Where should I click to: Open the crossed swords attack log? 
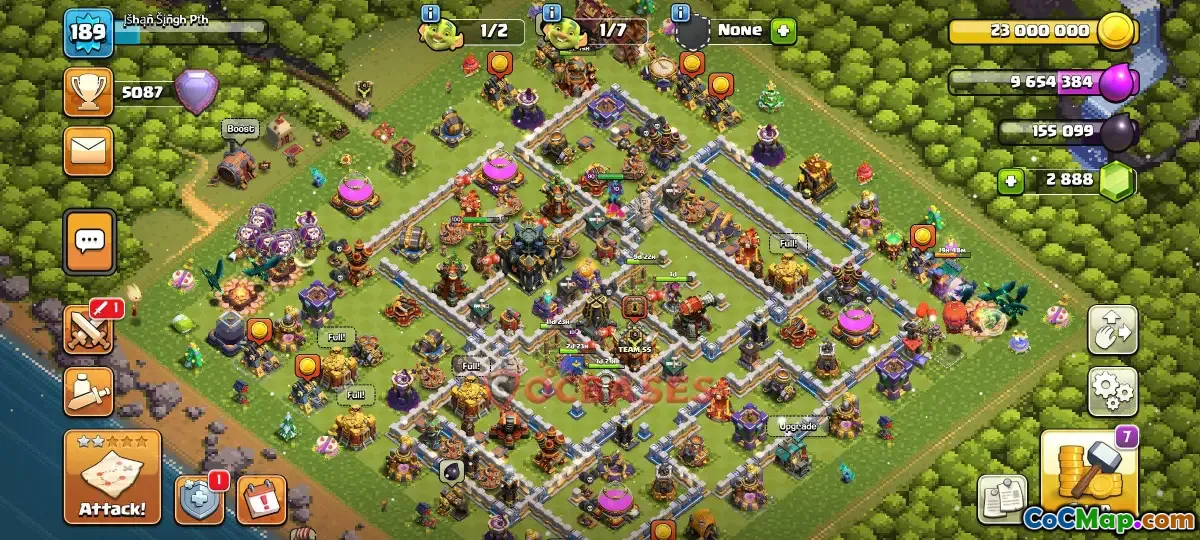[90, 329]
